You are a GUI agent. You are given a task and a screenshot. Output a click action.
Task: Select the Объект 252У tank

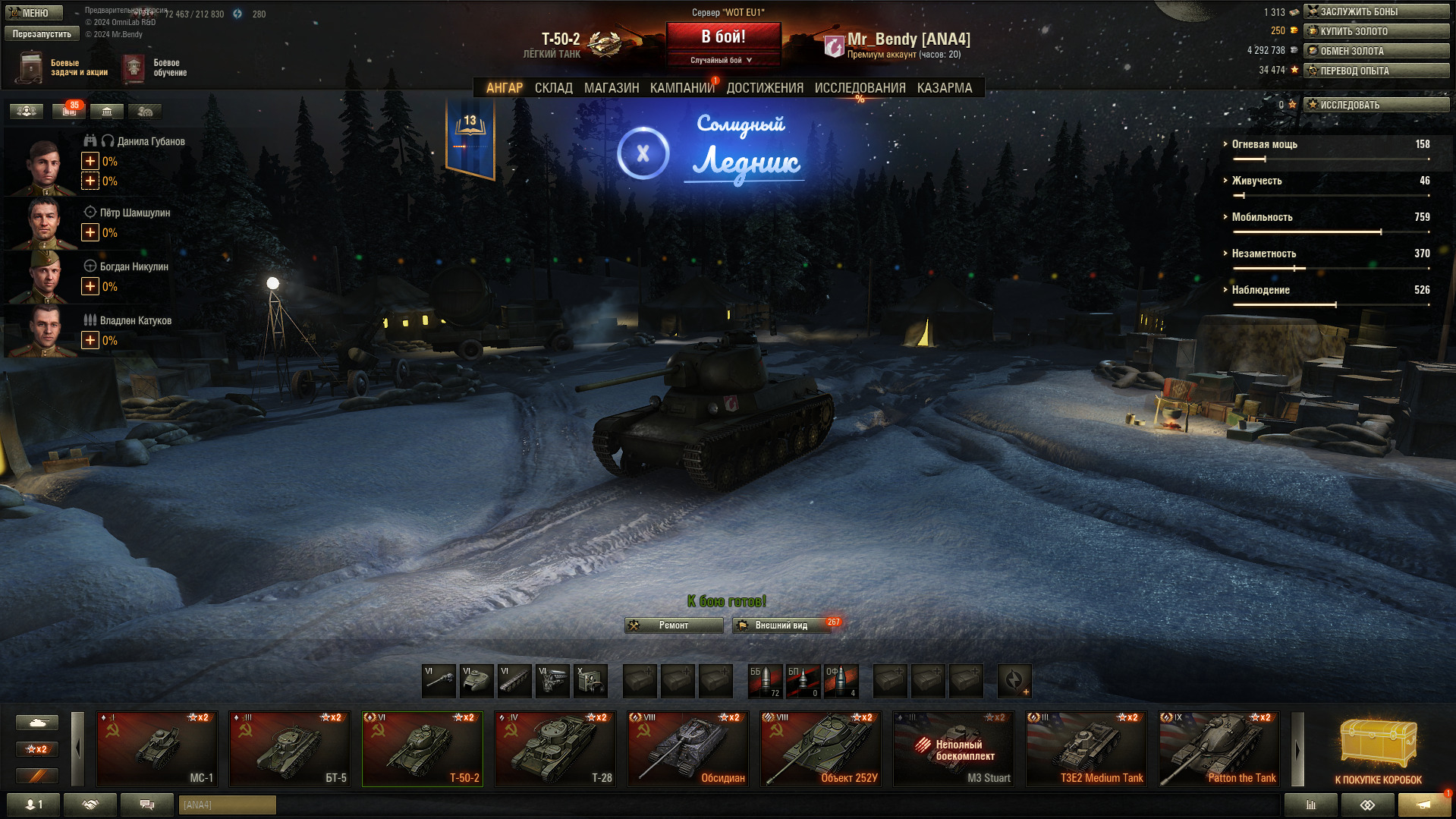(x=821, y=748)
